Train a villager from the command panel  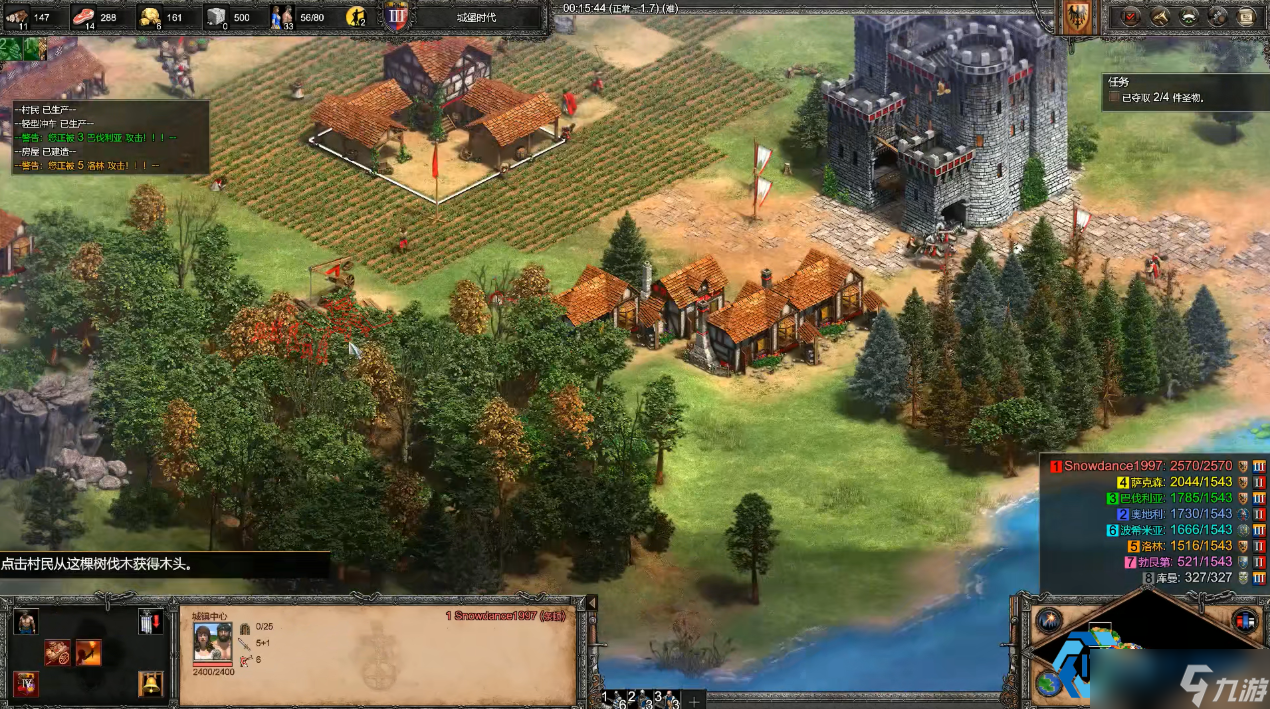(x=26, y=622)
